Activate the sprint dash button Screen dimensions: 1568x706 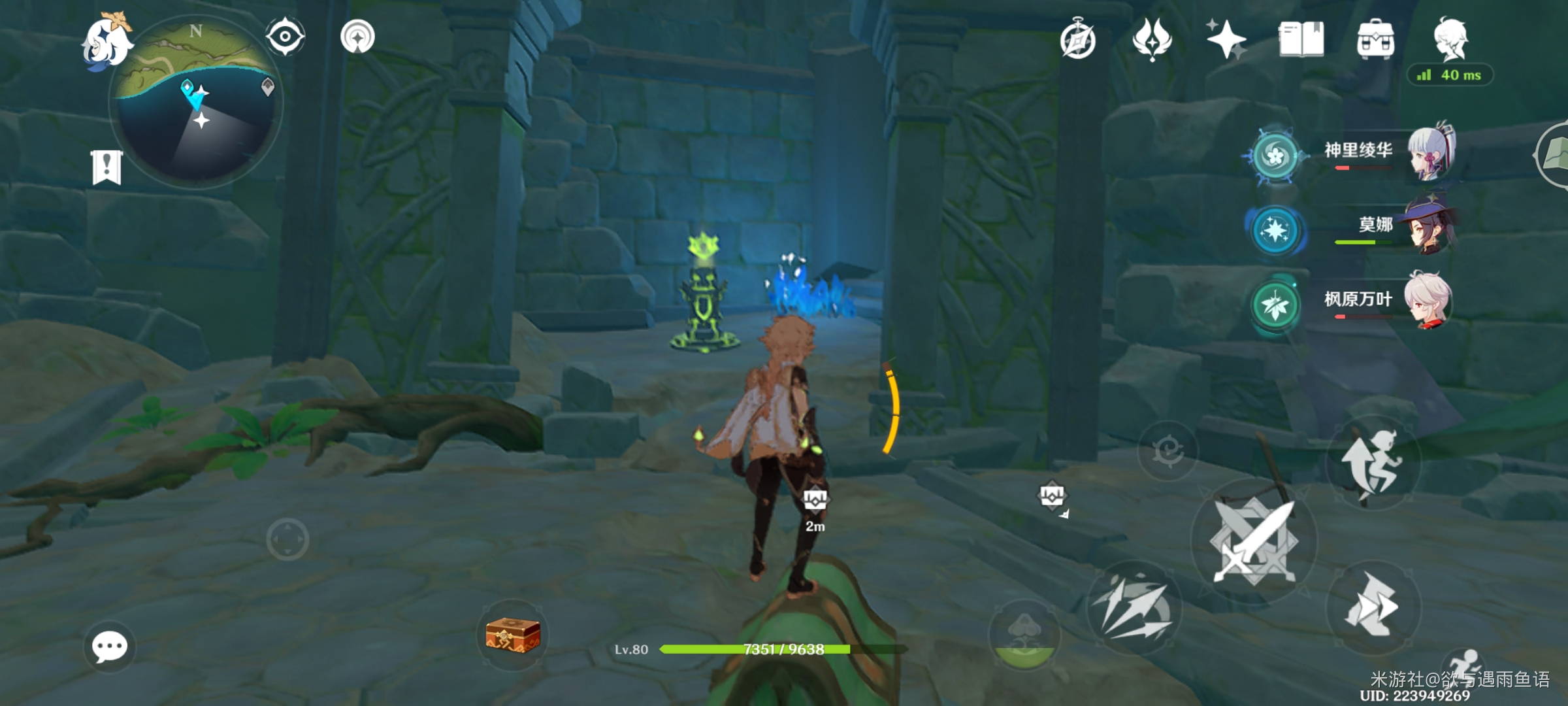coord(1373,607)
